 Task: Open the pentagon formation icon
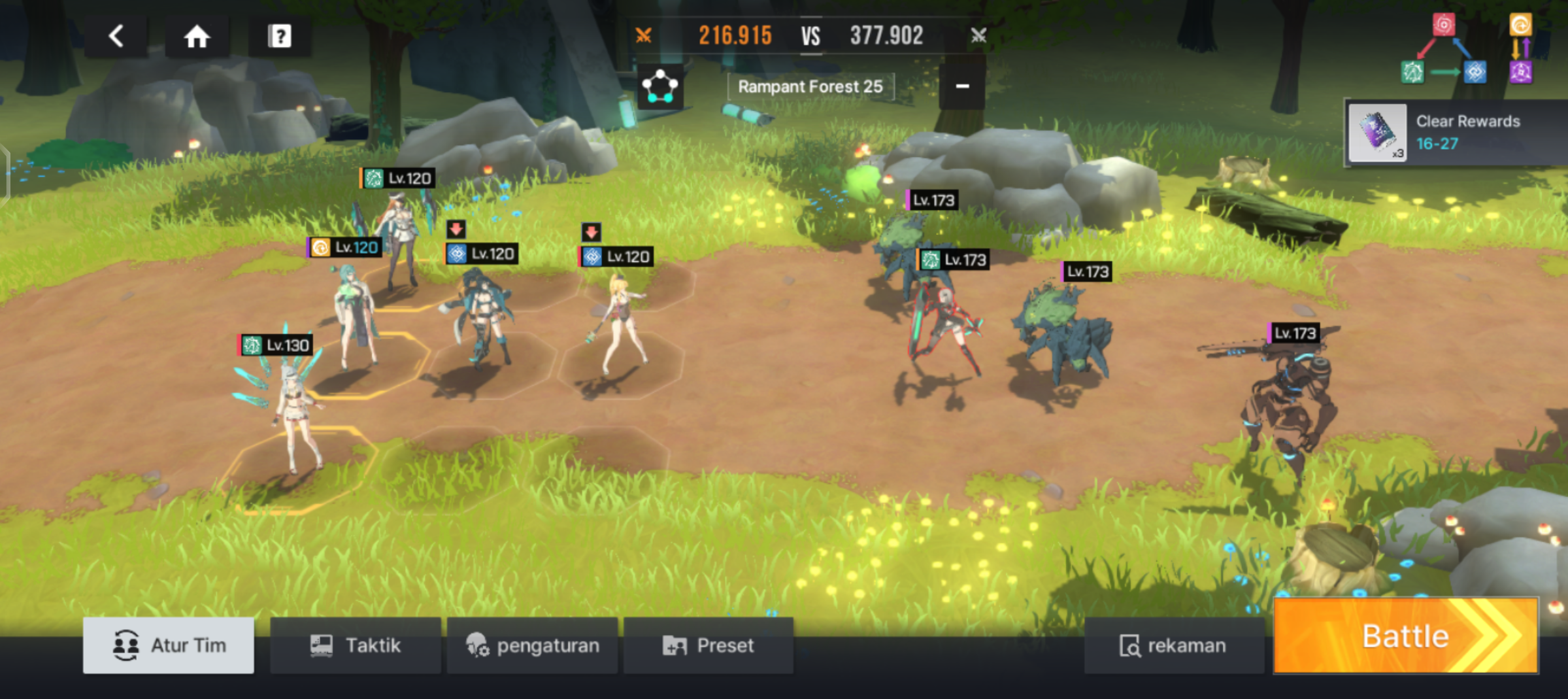[660, 87]
